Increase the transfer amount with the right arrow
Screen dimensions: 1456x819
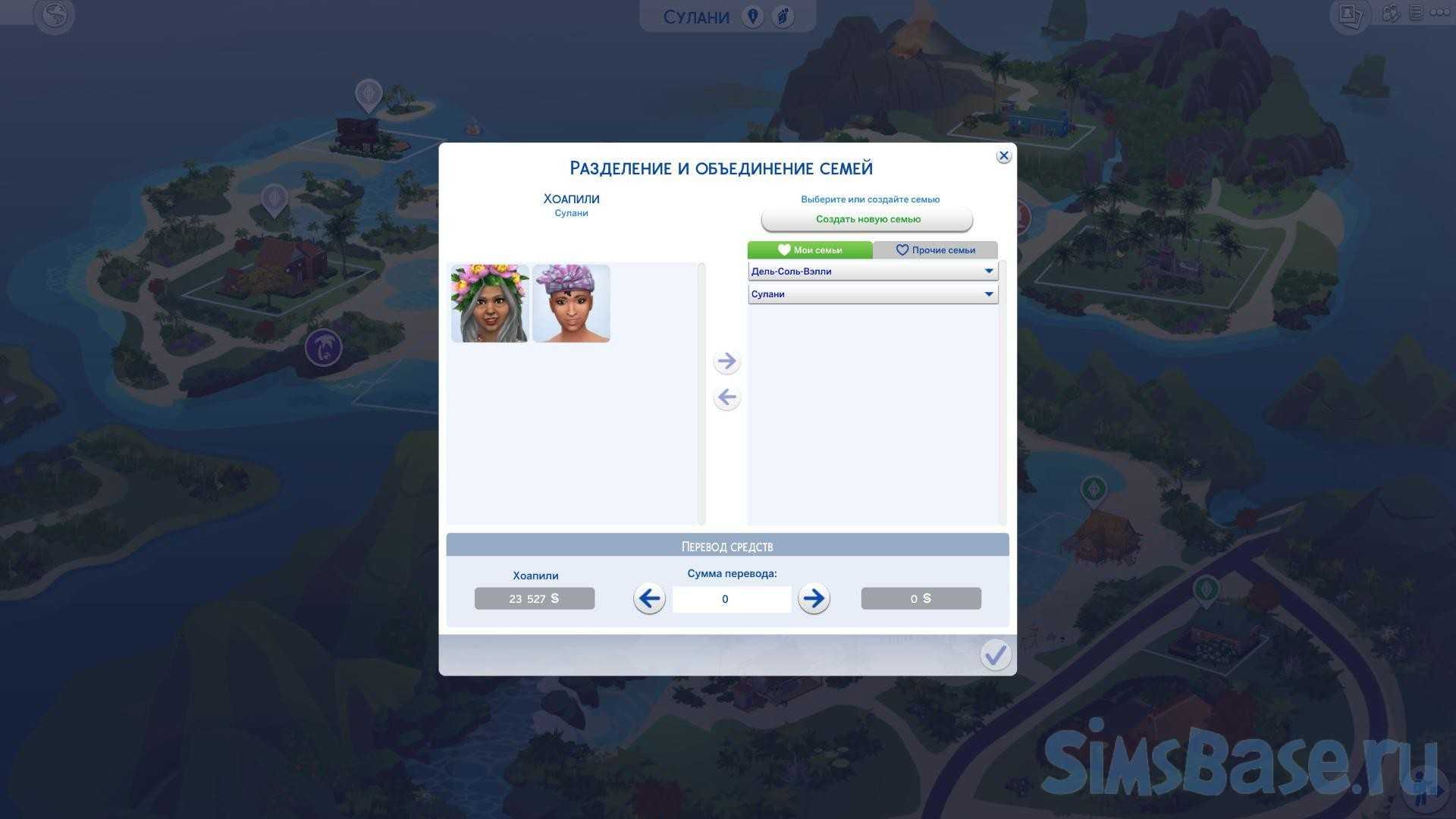[x=814, y=598]
